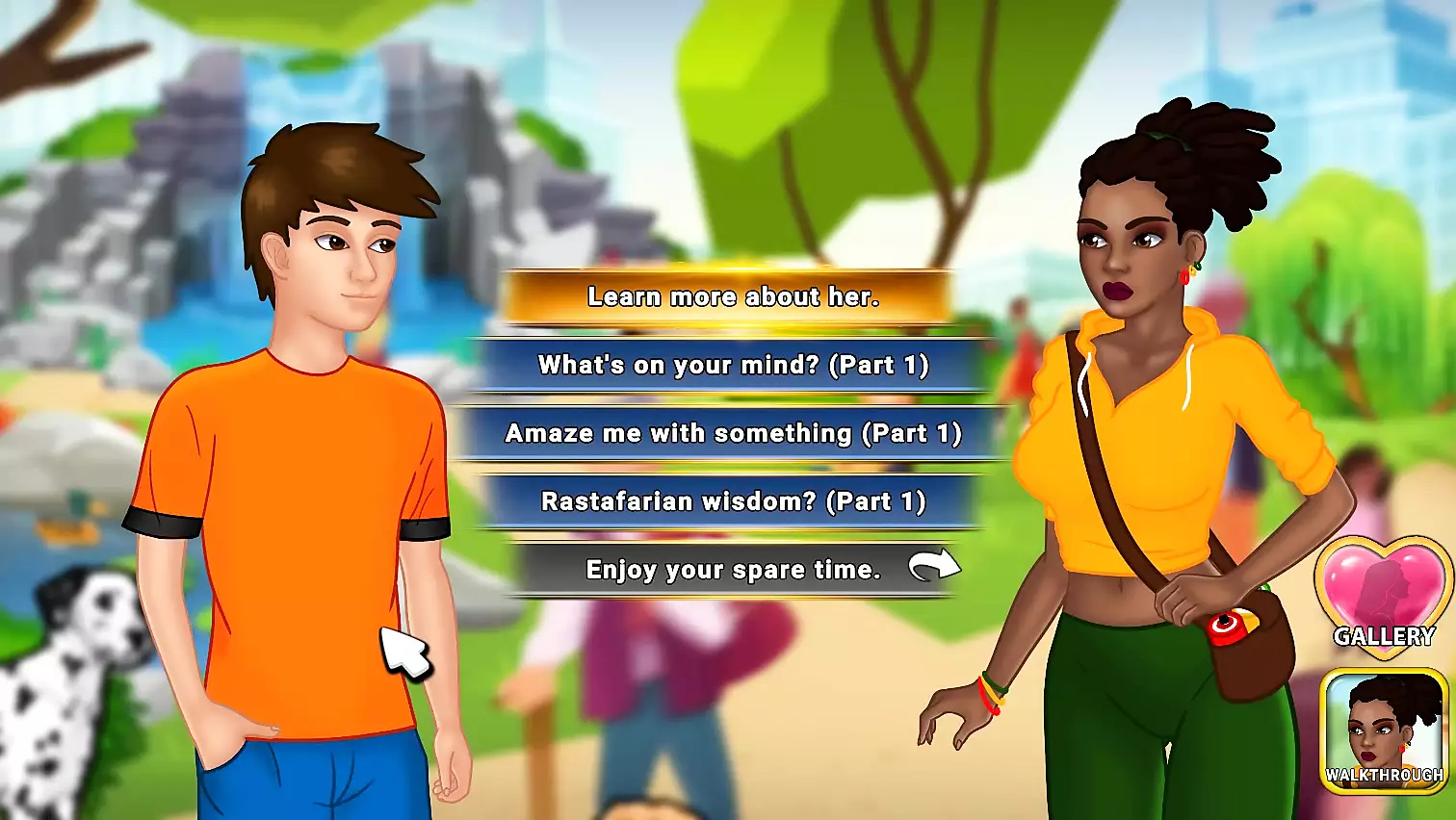Open the Walkthrough portrait button
The height and width of the screenshot is (820, 1456).
pos(1384,731)
